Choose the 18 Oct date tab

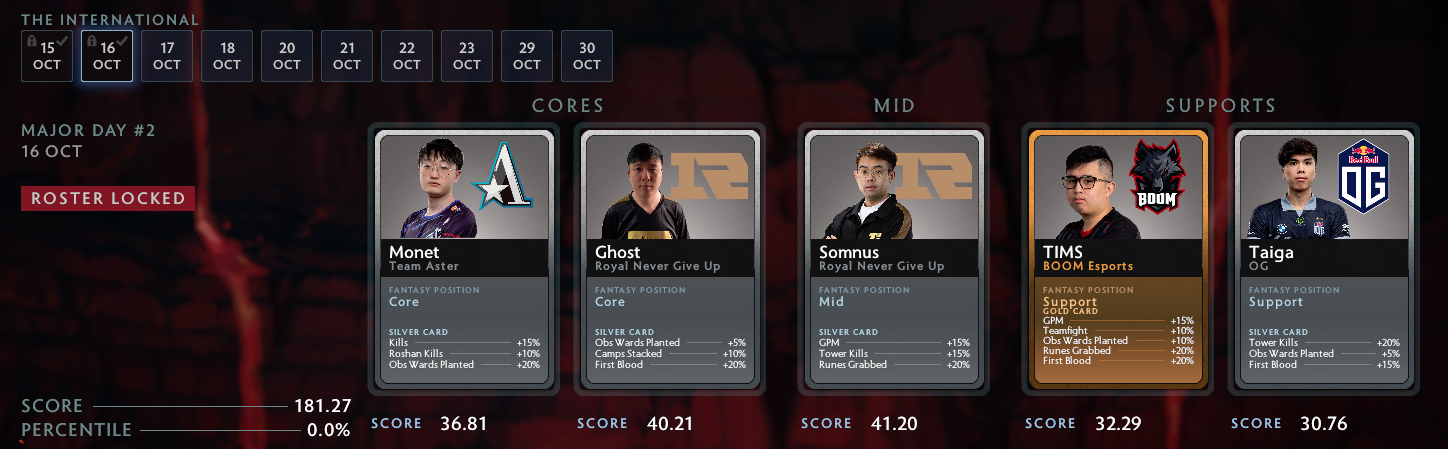[x=227, y=56]
